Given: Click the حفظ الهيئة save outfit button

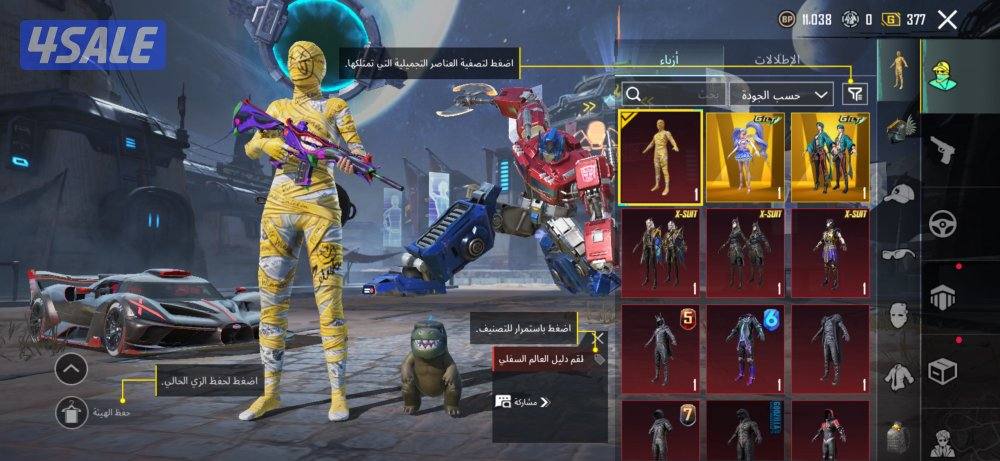Looking at the screenshot, I should [x=73, y=410].
